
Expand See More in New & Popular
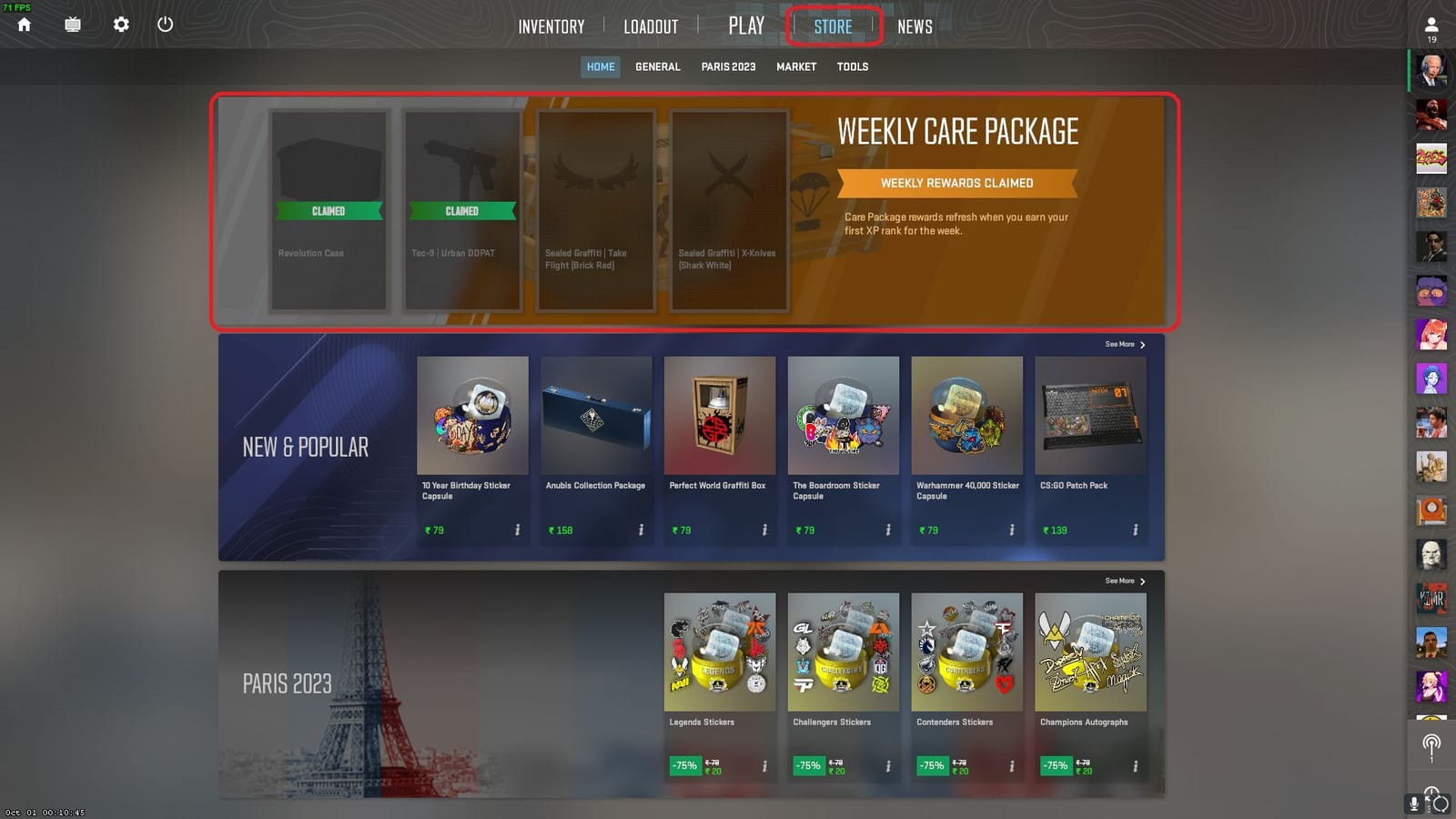[1121, 344]
